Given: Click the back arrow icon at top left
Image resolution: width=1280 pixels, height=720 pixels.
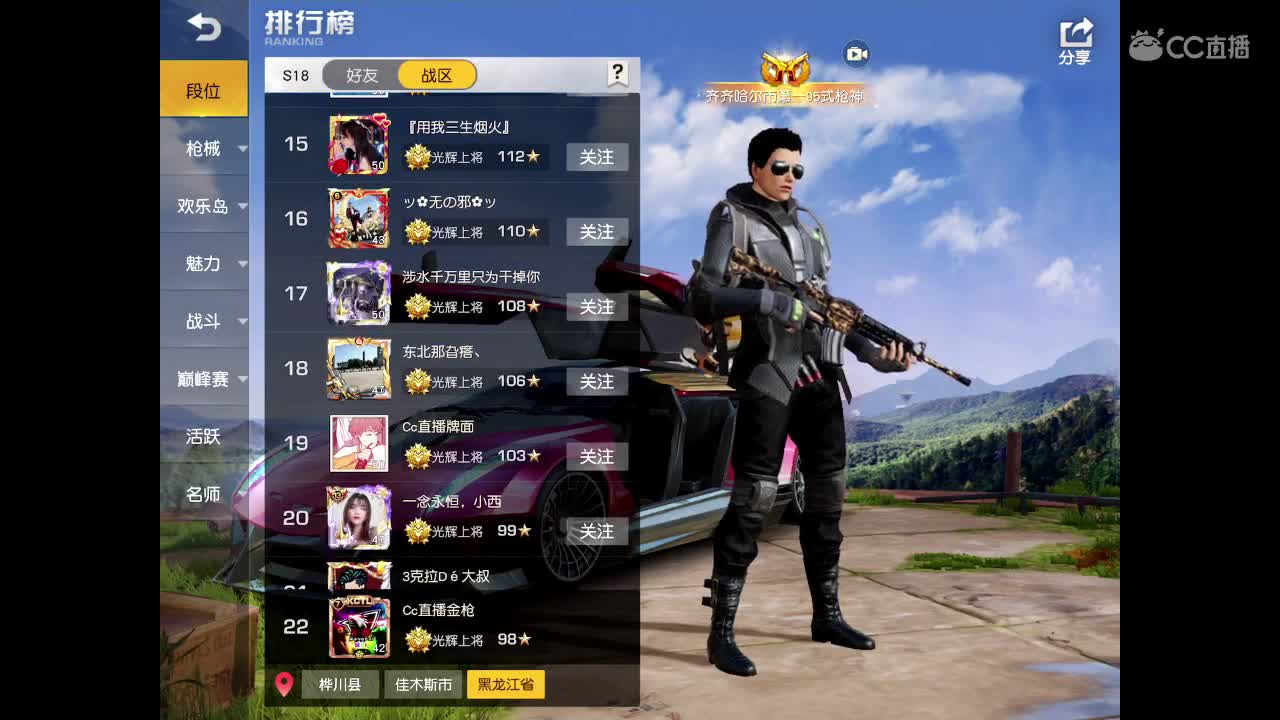Looking at the screenshot, I should pos(205,28).
